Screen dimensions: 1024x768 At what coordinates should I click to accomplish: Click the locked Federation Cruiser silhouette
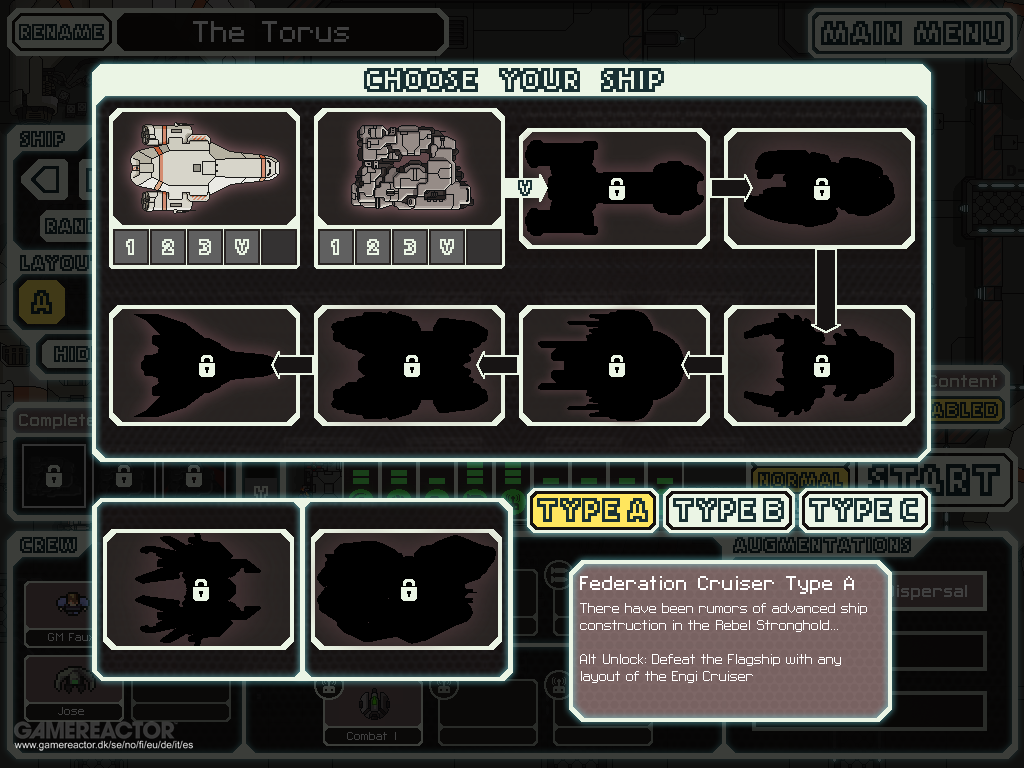tap(614, 188)
